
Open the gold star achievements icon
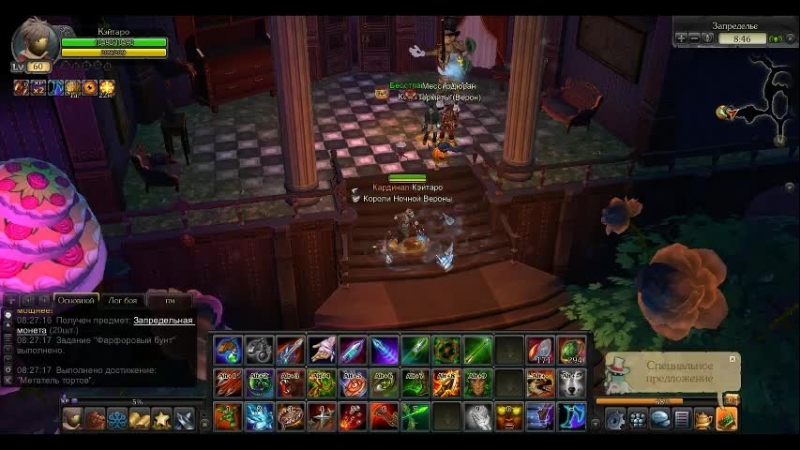tap(161, 419)
